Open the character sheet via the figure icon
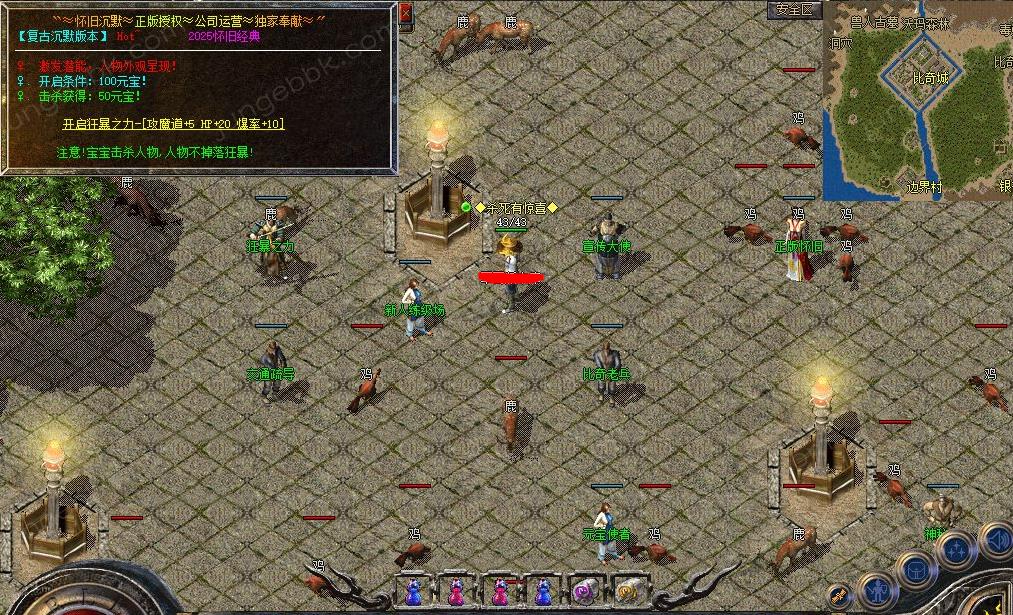This screenshot has height=615, width=1013. click(879, 590)
